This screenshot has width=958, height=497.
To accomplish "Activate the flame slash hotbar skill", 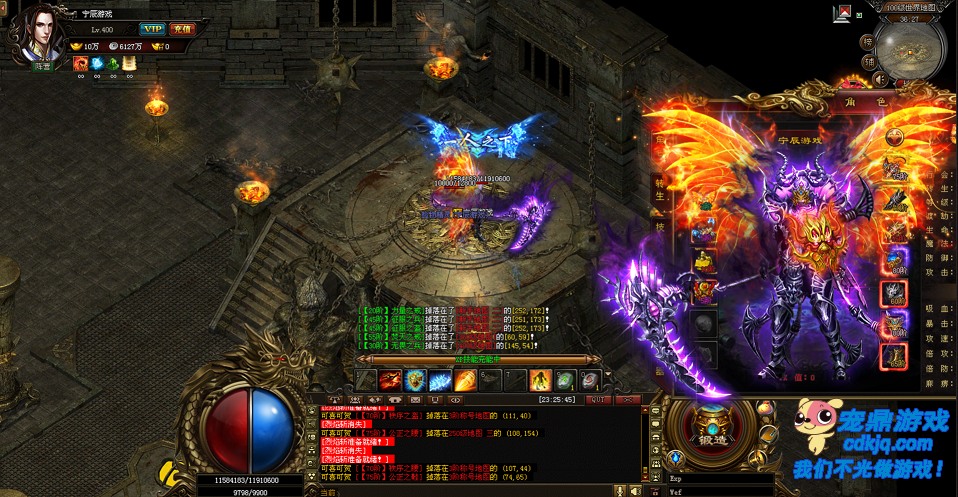I will pos(391,380).
